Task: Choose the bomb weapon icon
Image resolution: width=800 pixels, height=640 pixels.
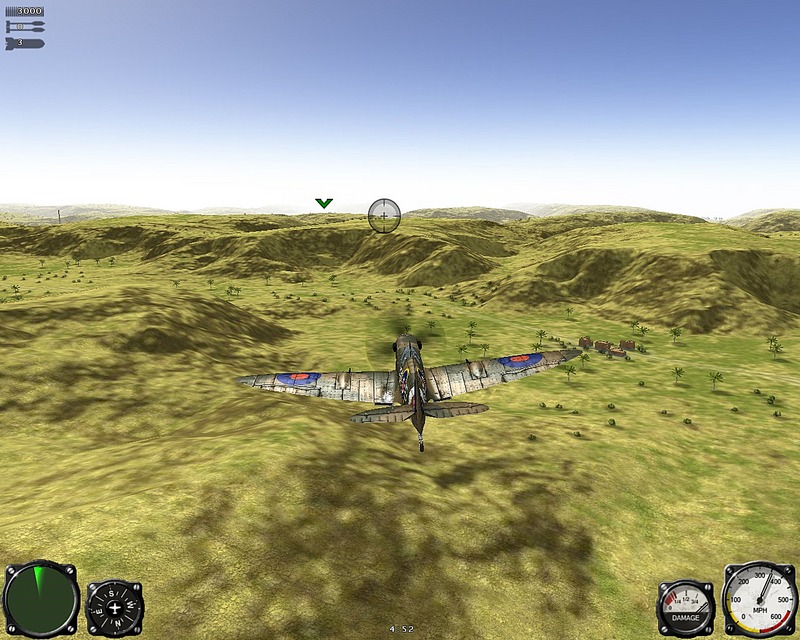Action: [24, 43]
